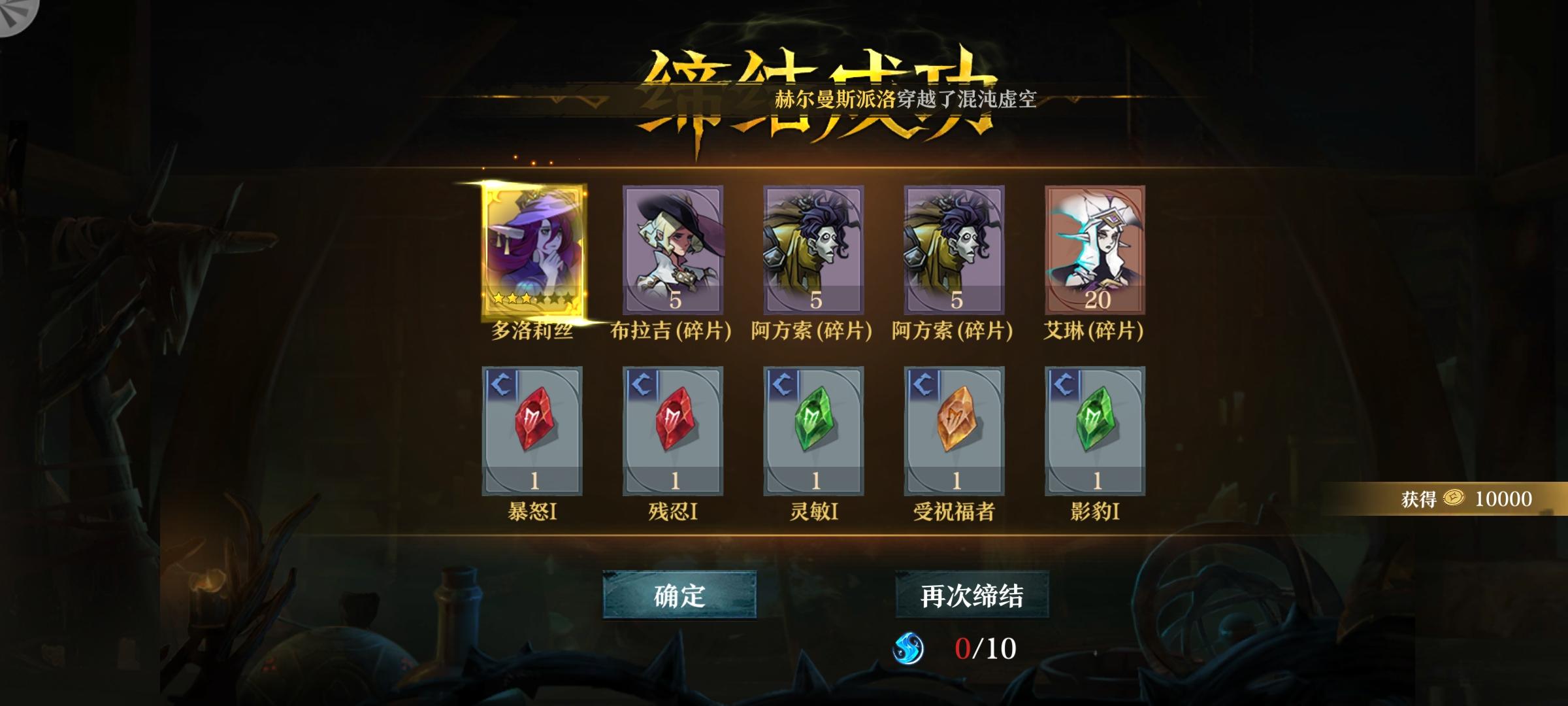Tap the circular loading wheel in top-left corner
This screenshot has height=706, width=1568.
coord(16,16)
